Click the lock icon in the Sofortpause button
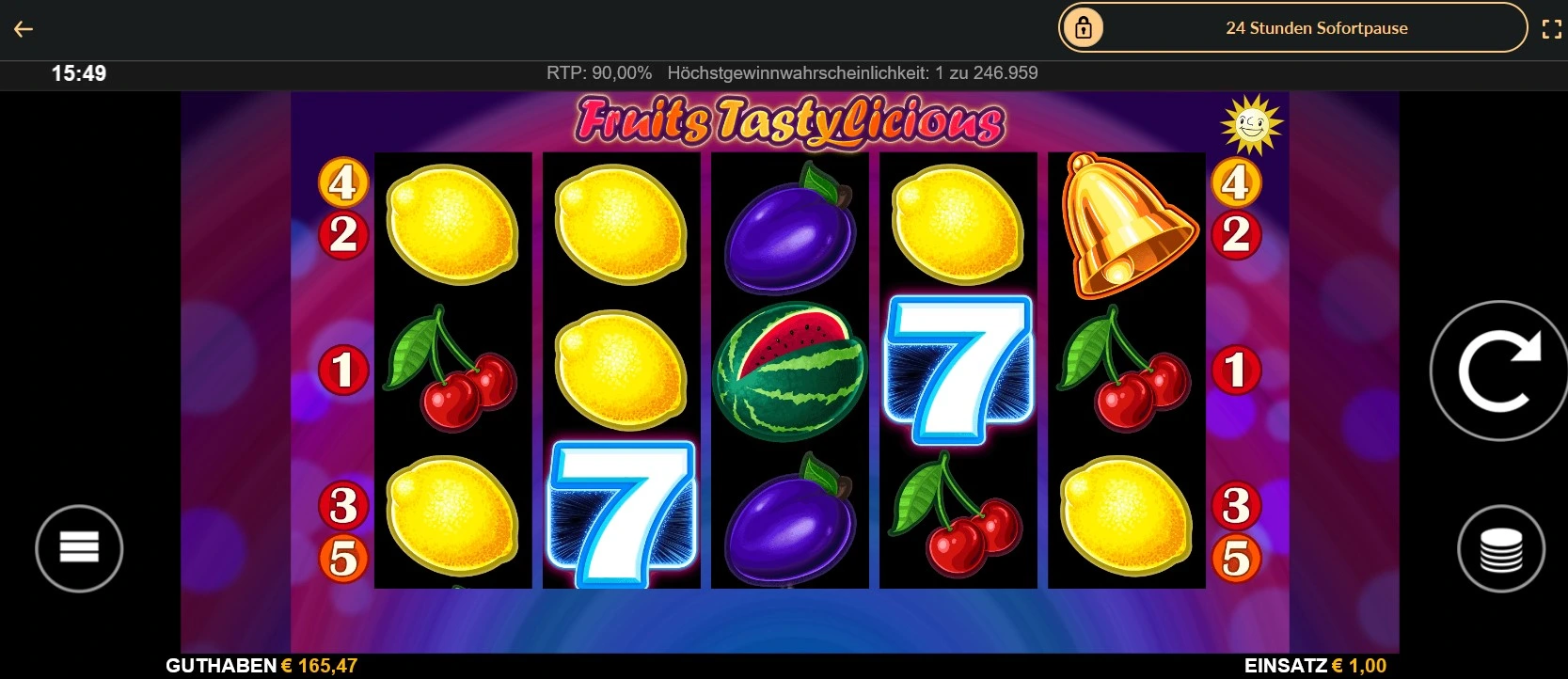 tap(1083, 27)
